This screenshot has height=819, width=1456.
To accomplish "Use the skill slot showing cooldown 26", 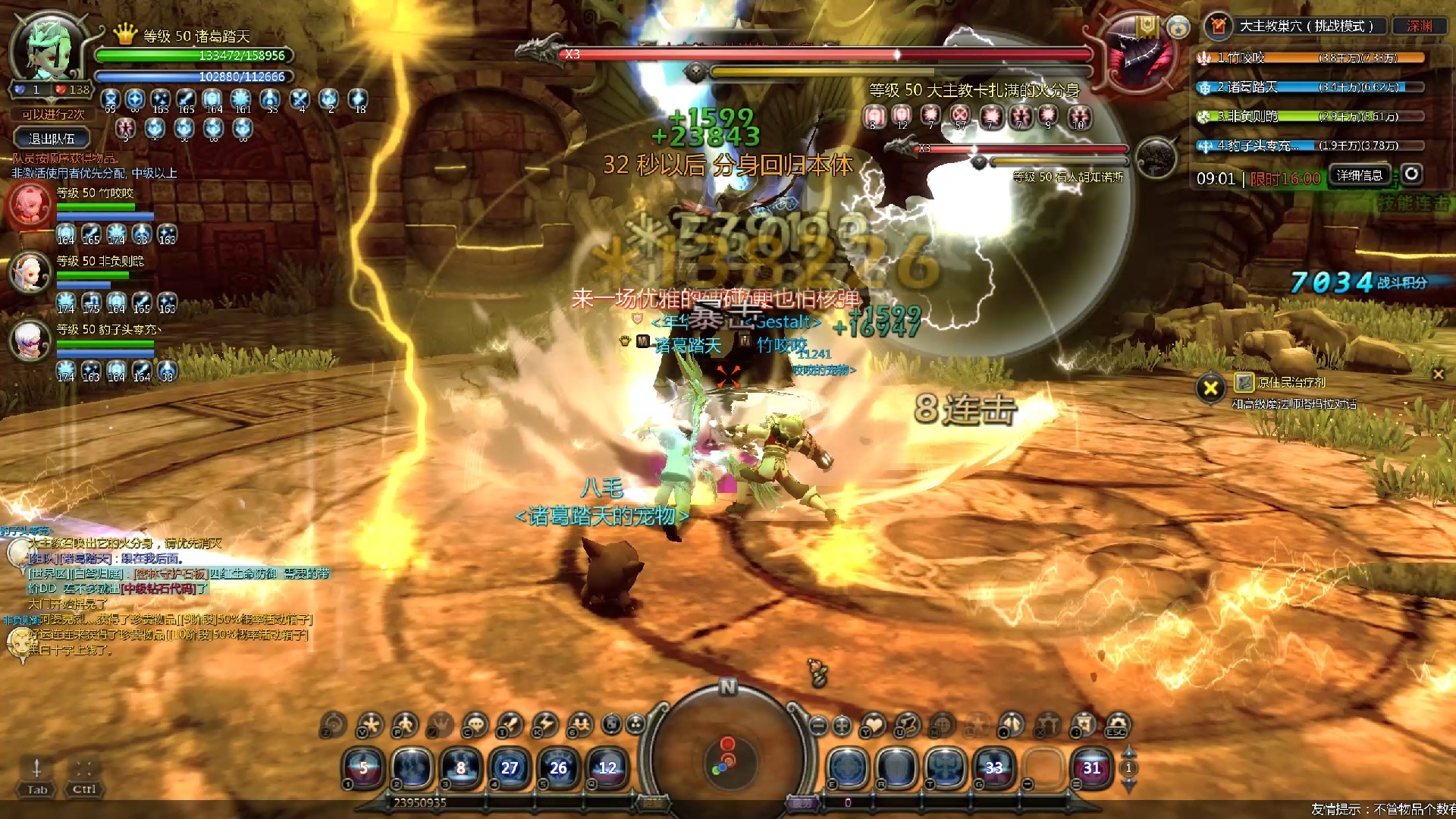I will (558, 768).
